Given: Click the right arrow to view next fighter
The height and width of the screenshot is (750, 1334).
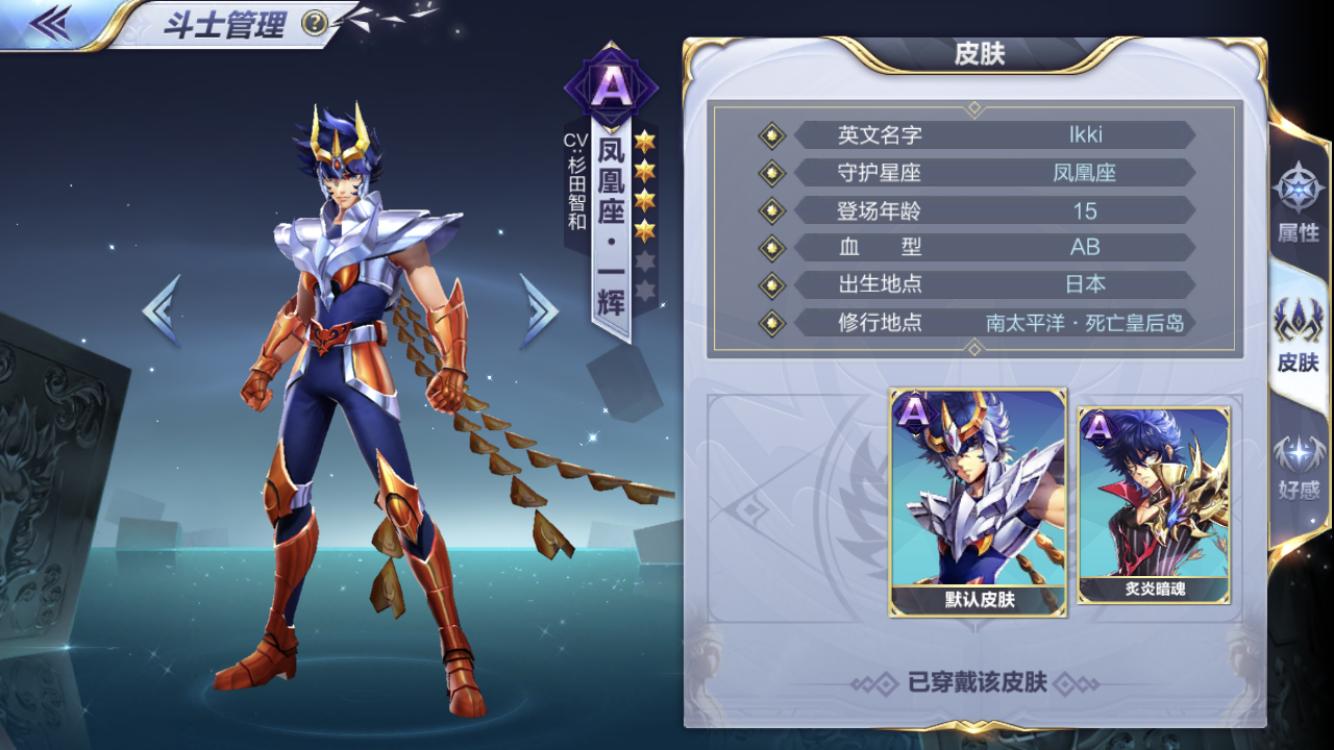Looking at the screenshot, I should click(540, 310).
